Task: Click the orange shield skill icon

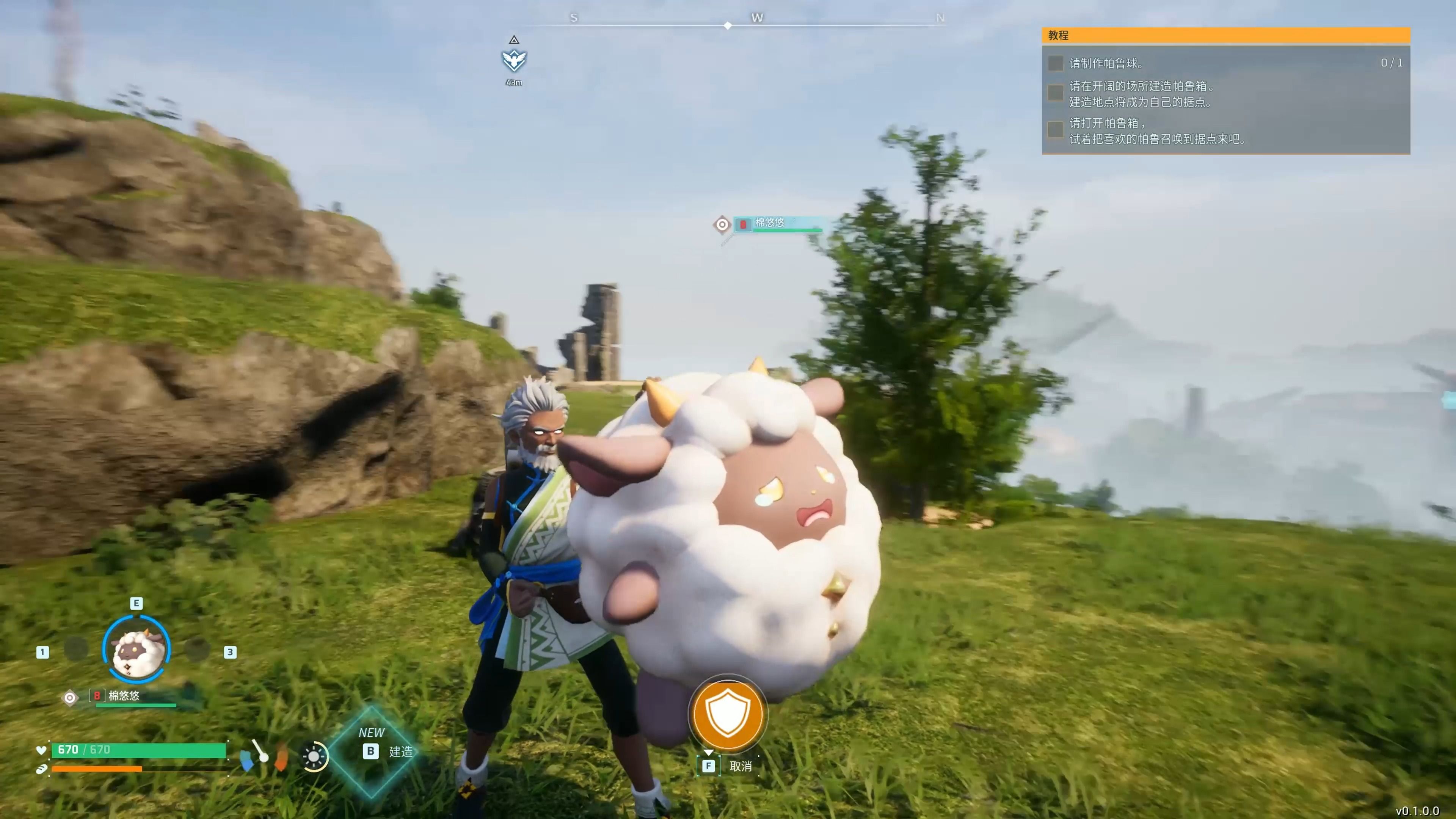Action: pyautogui.click(x=728, y=714)
